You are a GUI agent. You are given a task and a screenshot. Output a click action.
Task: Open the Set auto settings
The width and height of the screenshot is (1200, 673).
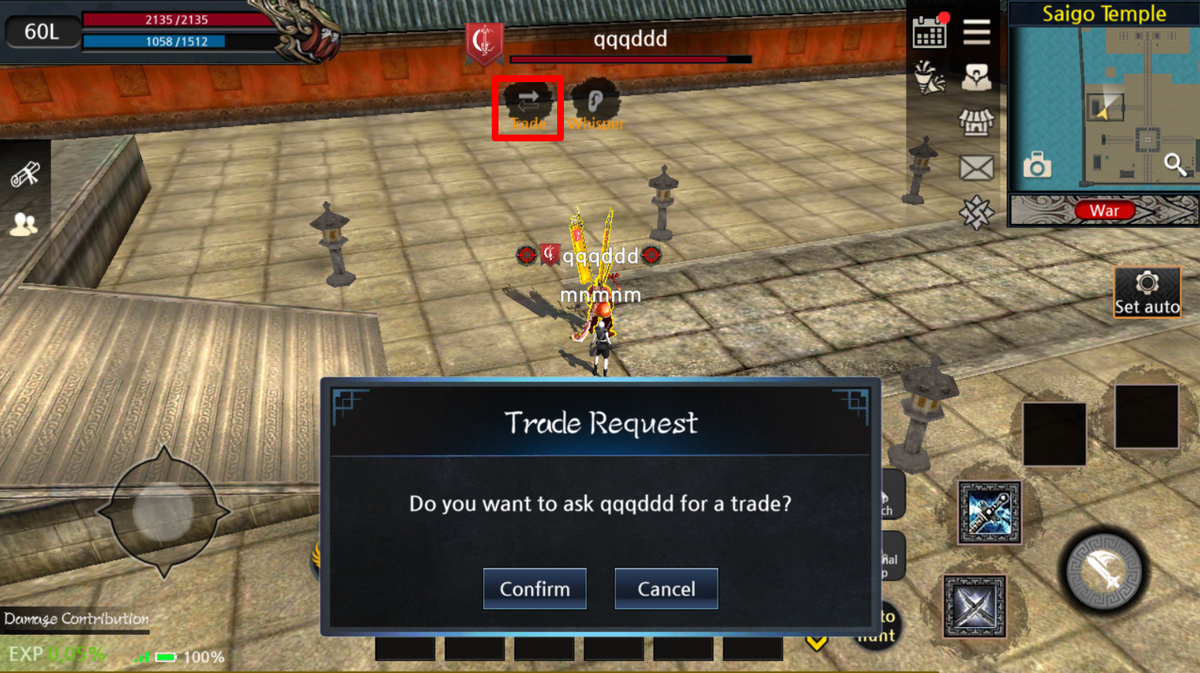point(1147,293)
